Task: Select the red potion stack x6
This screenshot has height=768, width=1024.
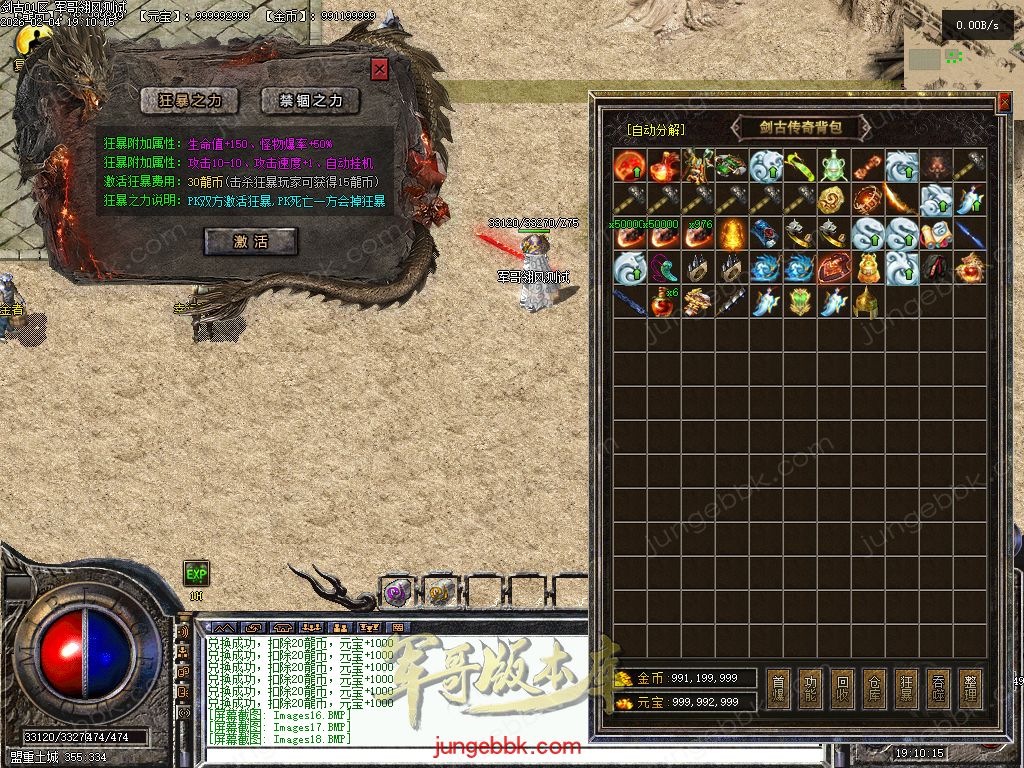Action: (x=663, y=301)
